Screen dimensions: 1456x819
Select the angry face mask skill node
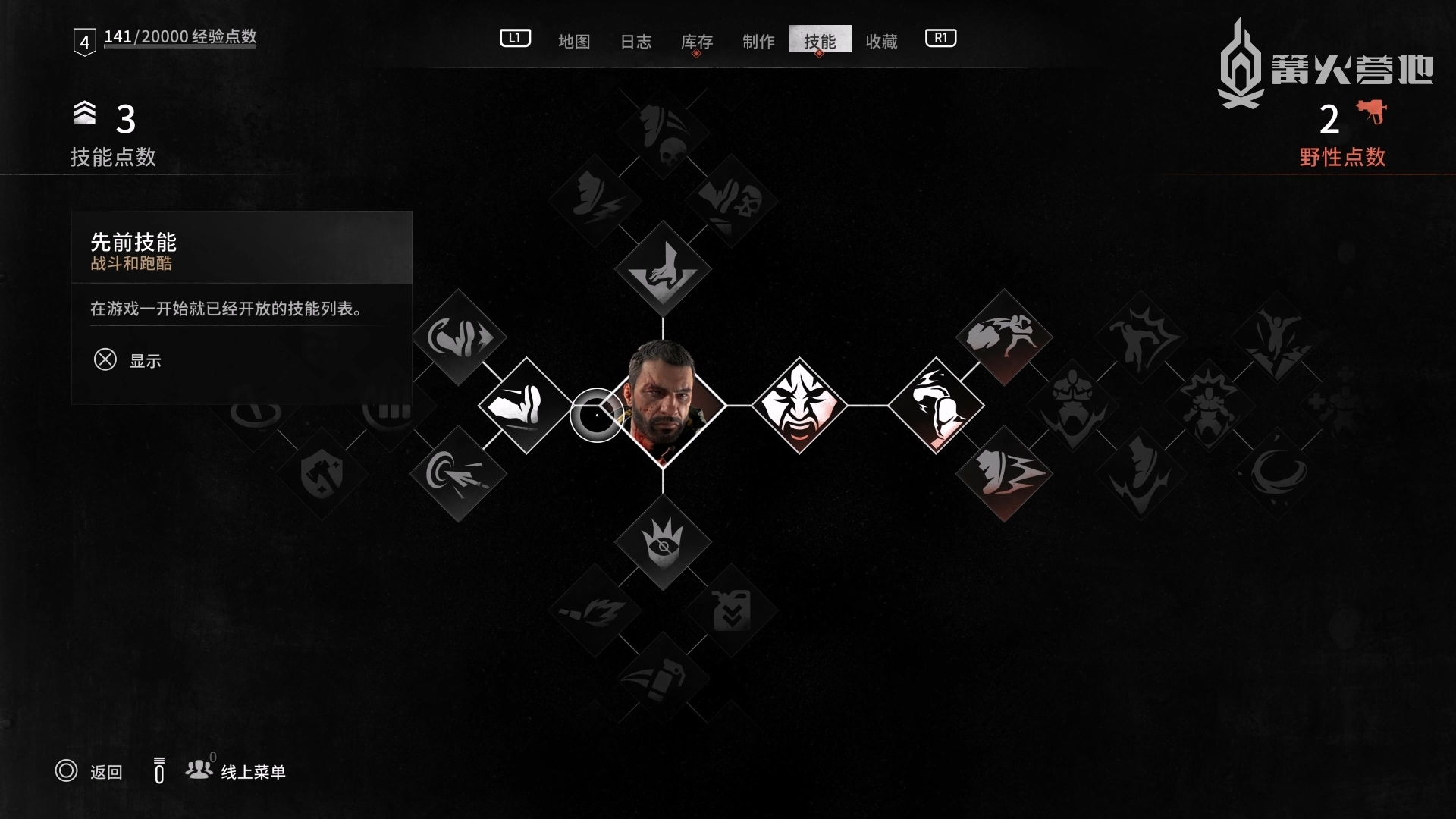[x=799, y=405]
